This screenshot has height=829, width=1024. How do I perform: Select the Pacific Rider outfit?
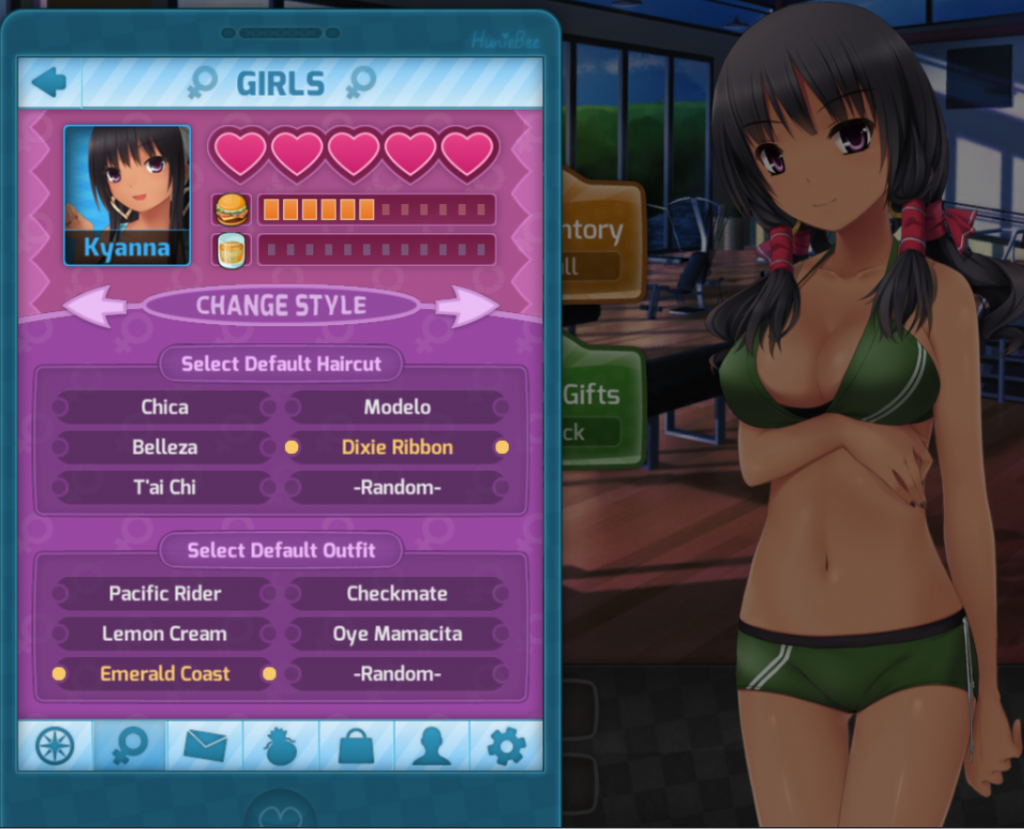pyautogui.click(x=164, y=593)
